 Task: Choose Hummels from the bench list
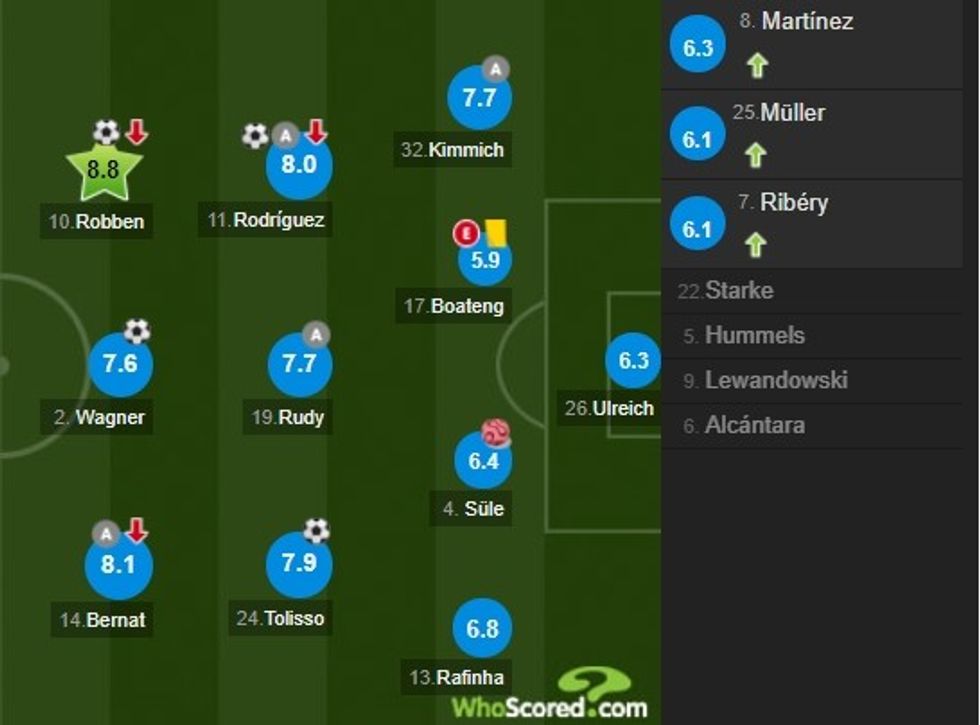point(754,336)
